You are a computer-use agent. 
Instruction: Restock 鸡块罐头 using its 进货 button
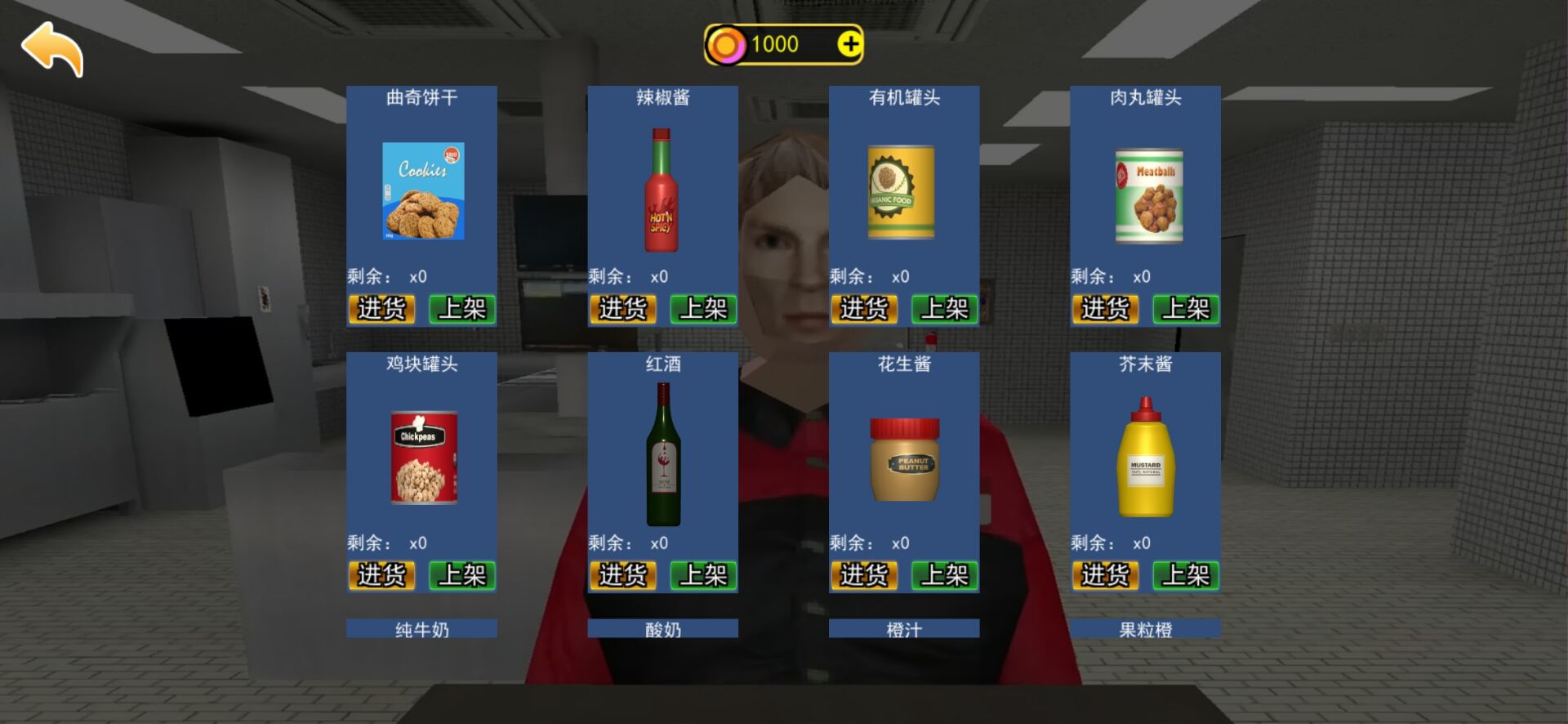click(381, 575)
